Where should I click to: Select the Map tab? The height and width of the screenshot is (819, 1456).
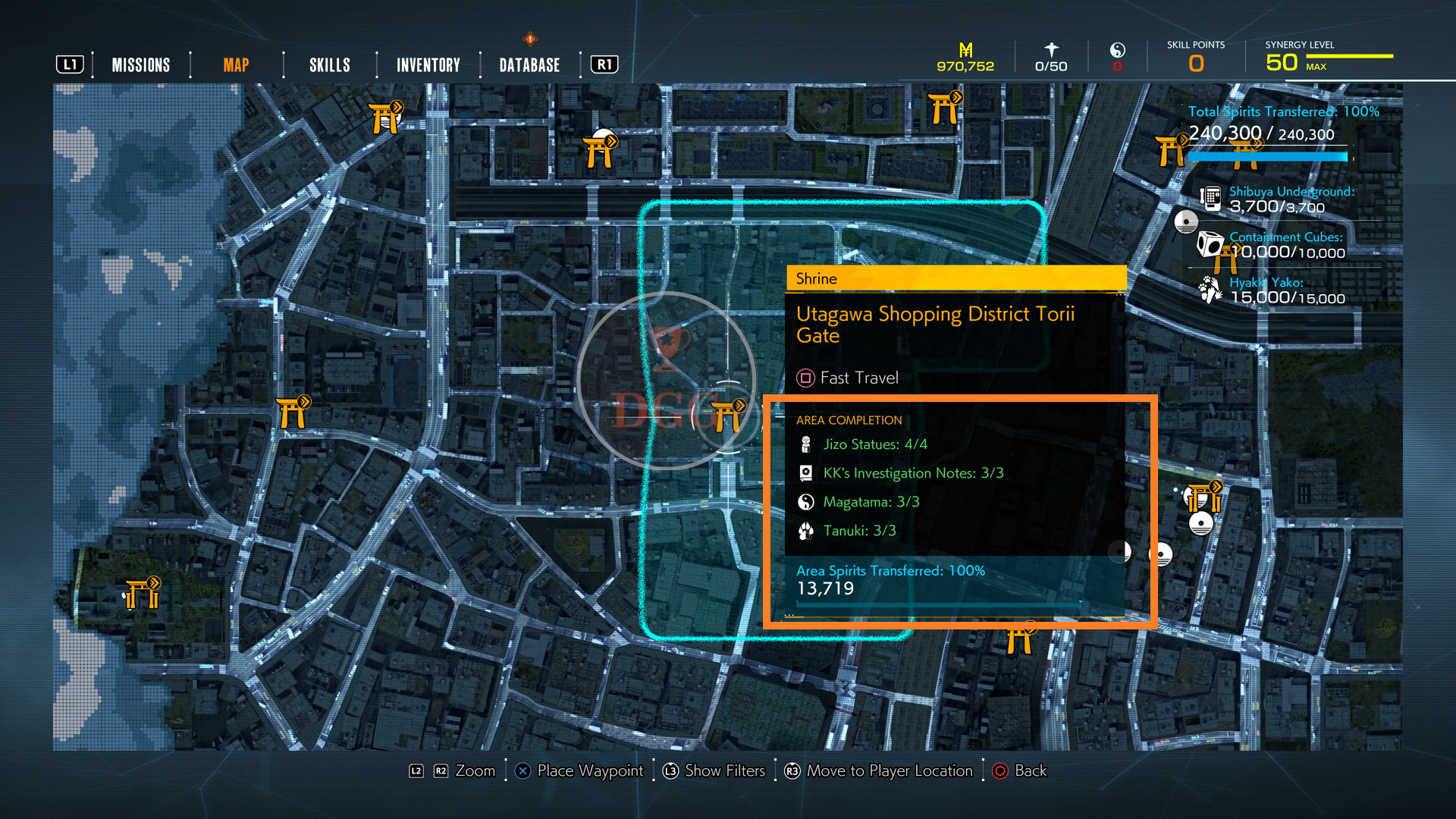[x=236, y=65]
